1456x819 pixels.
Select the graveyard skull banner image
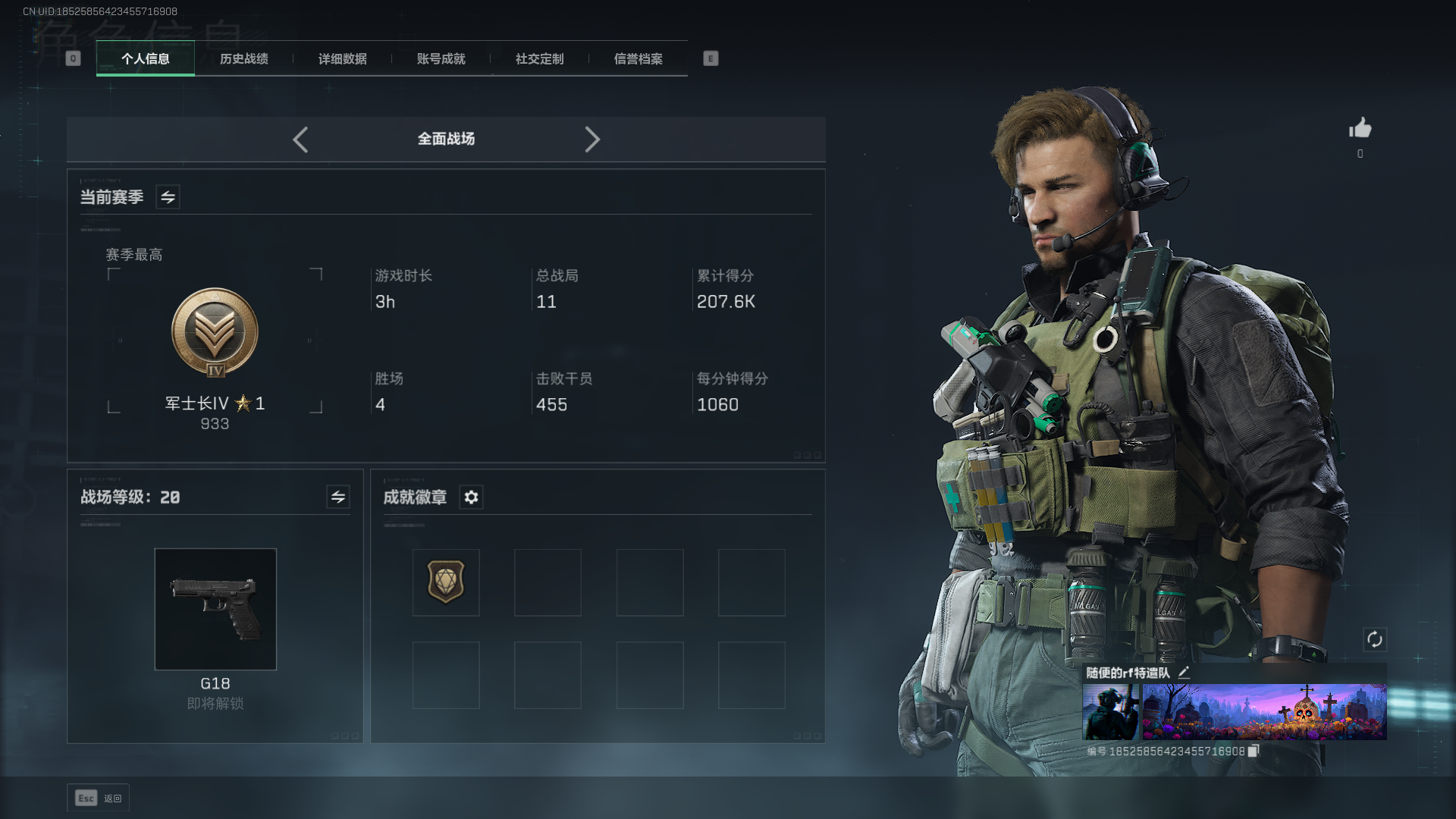click(x=1264, y=711)
